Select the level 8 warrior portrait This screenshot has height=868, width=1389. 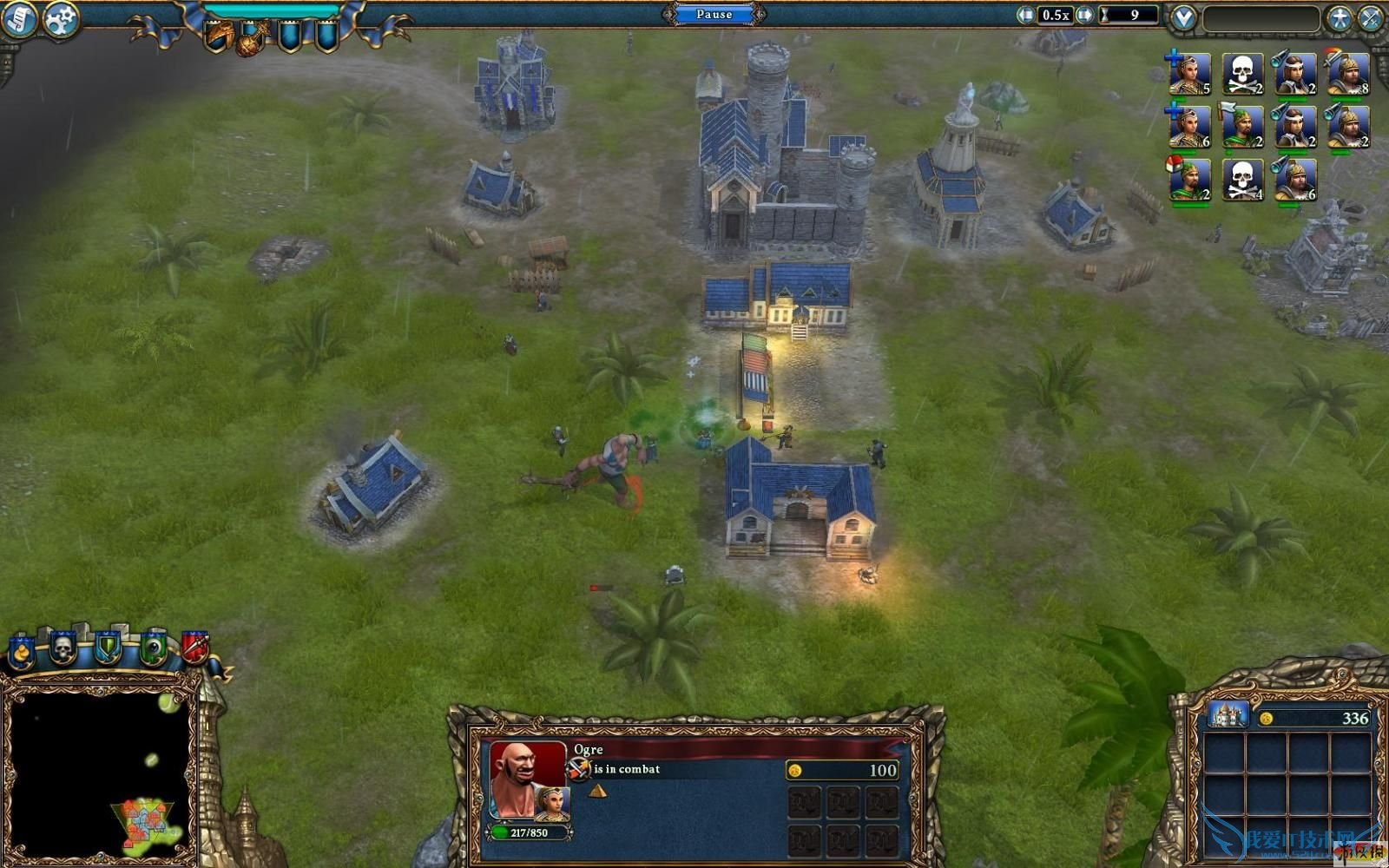click(1348, 74)
